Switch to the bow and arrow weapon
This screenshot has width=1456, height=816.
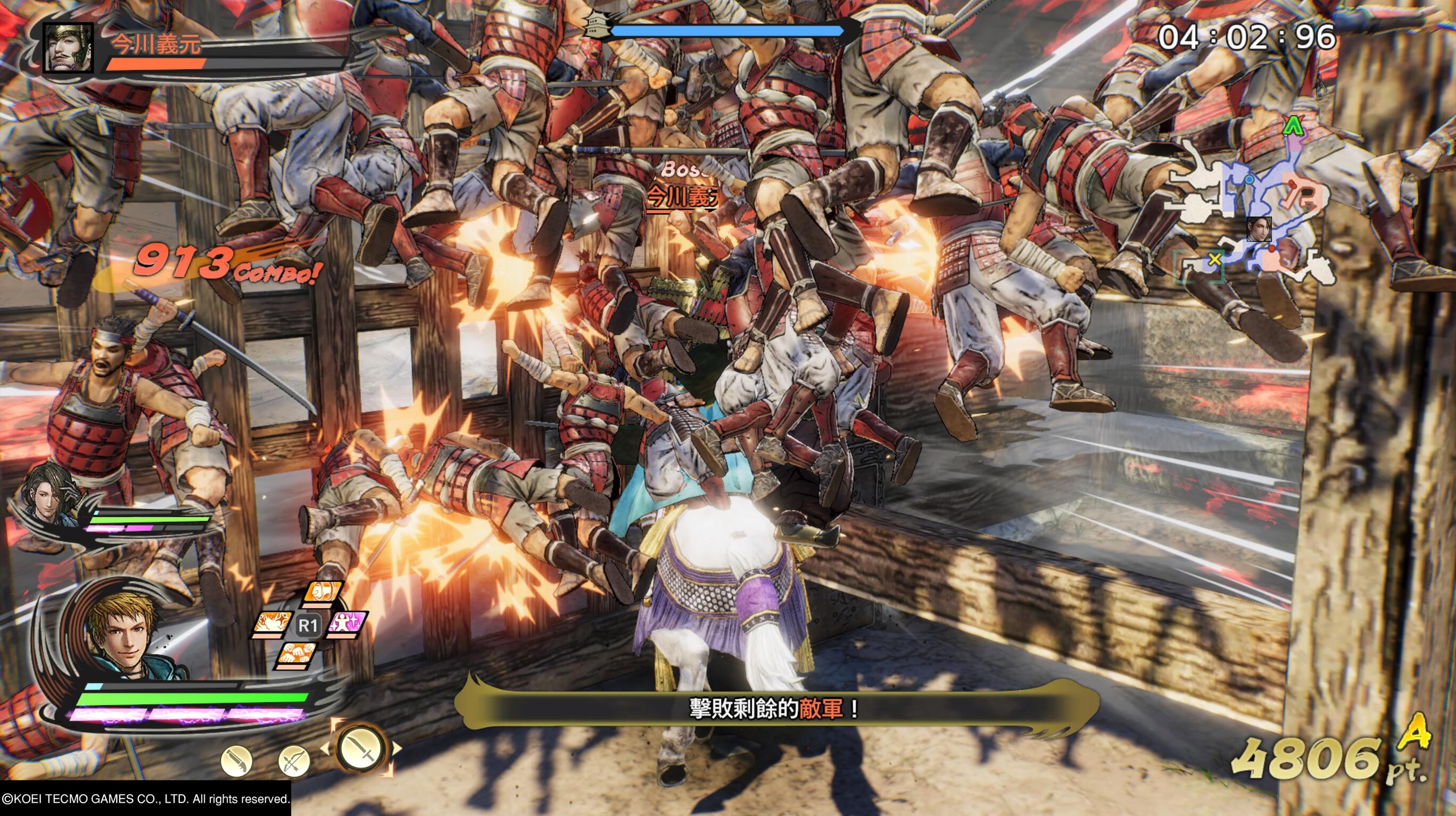pos(294,761)
